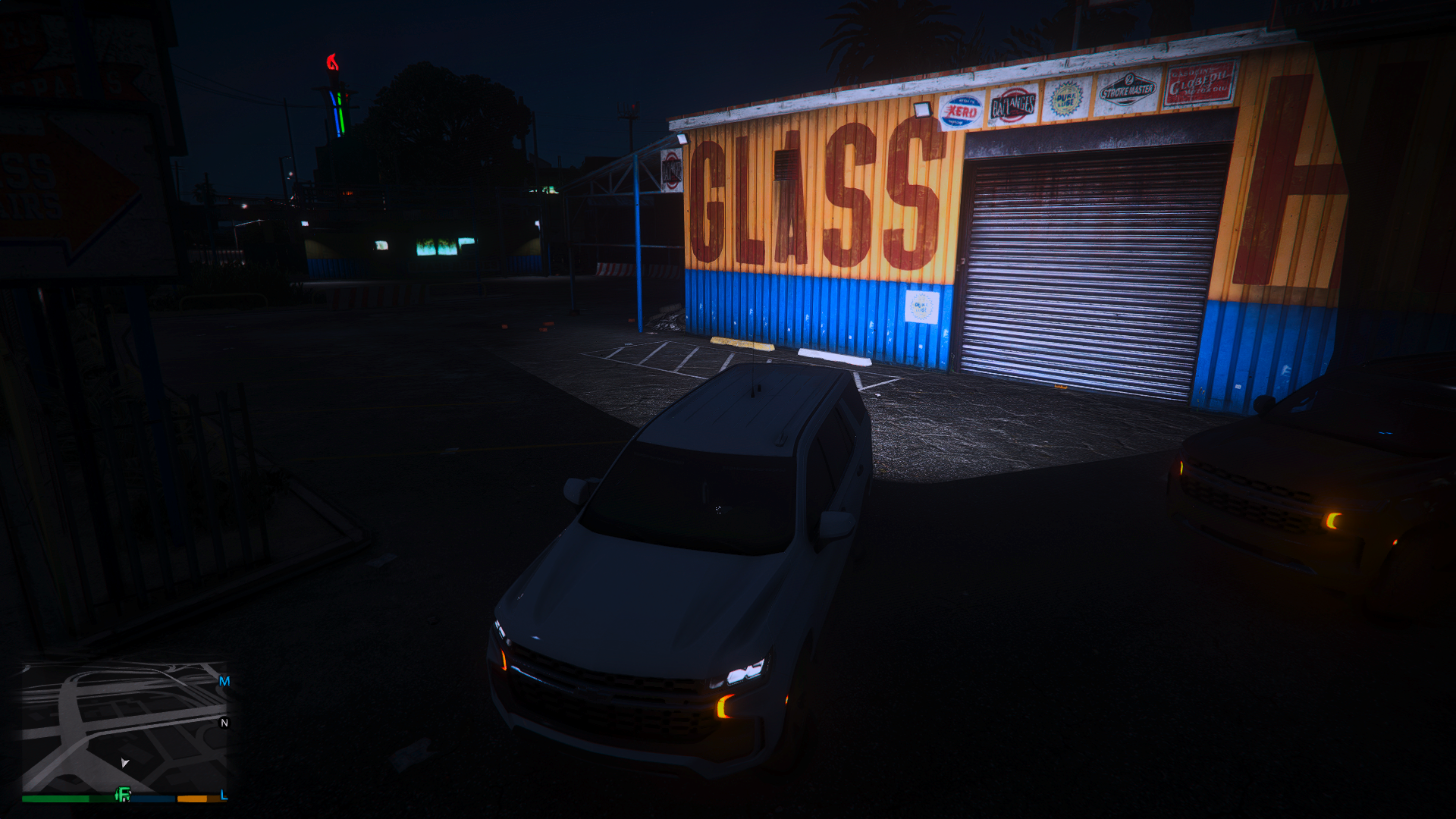Click the N north compass marker

click(224, 723)
